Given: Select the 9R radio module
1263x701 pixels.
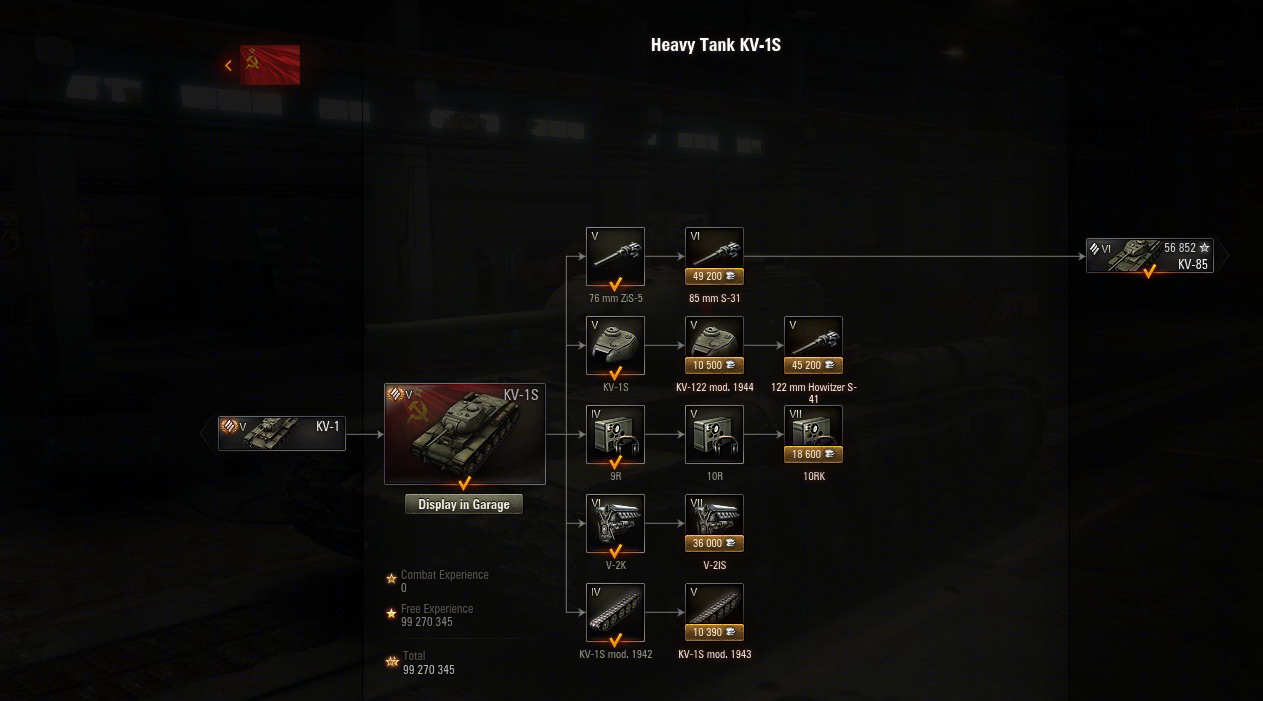Looking at the screenshot, I should [x=615, y=434].
